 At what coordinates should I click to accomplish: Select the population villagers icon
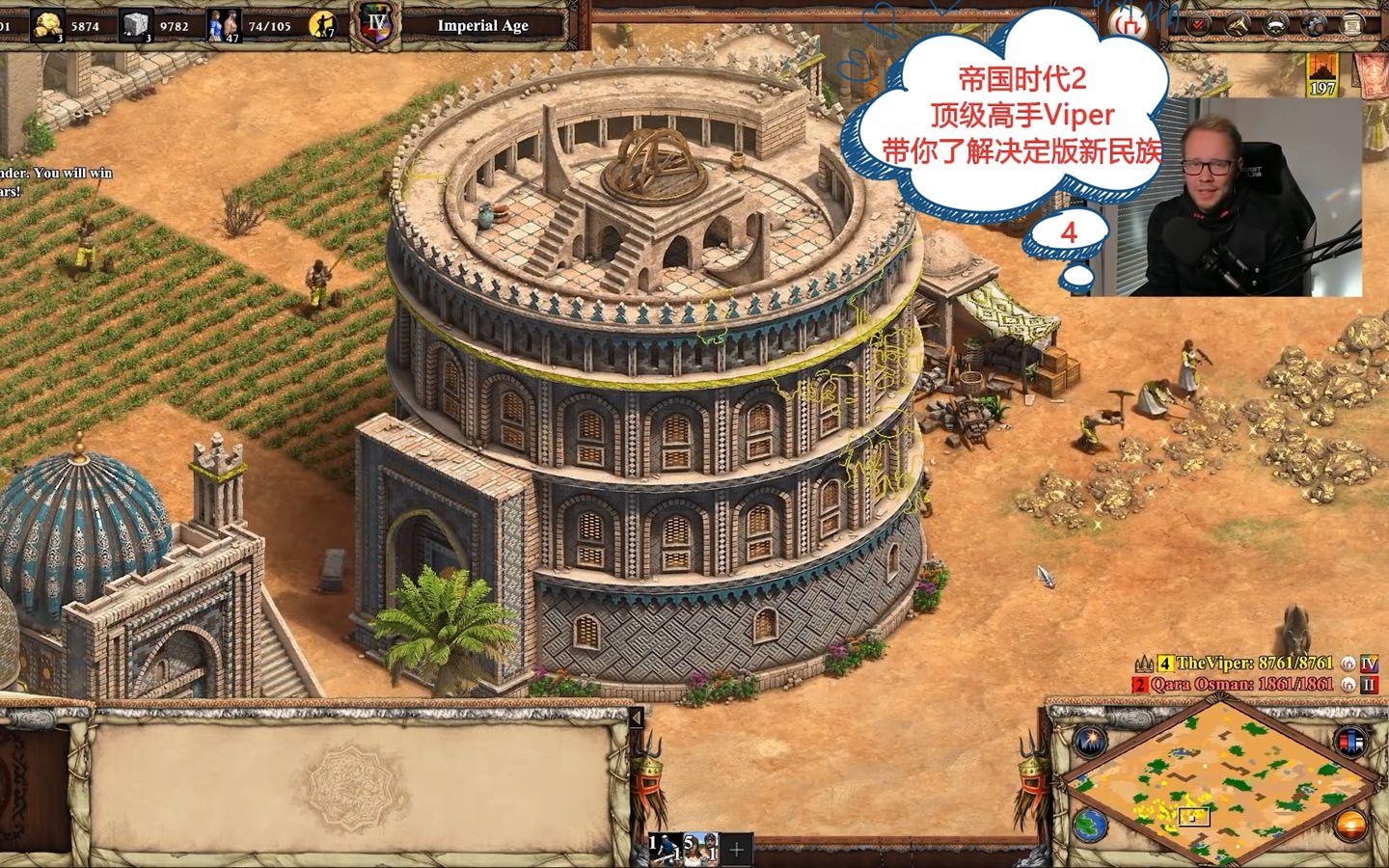coord(225,26)
